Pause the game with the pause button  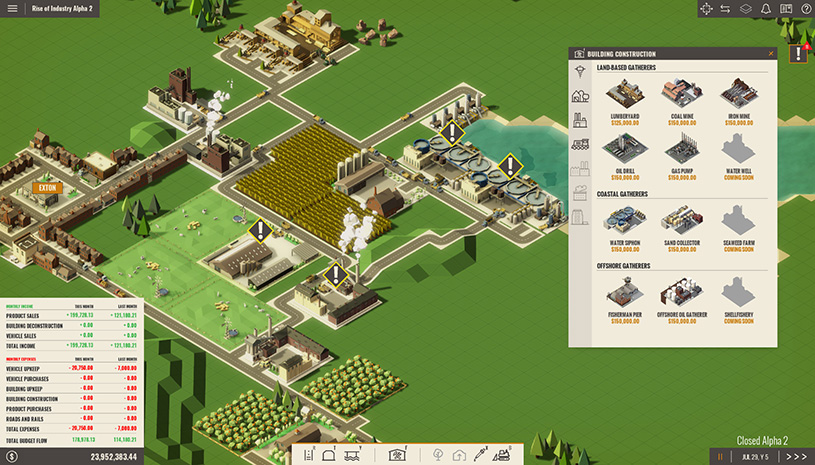718,456
